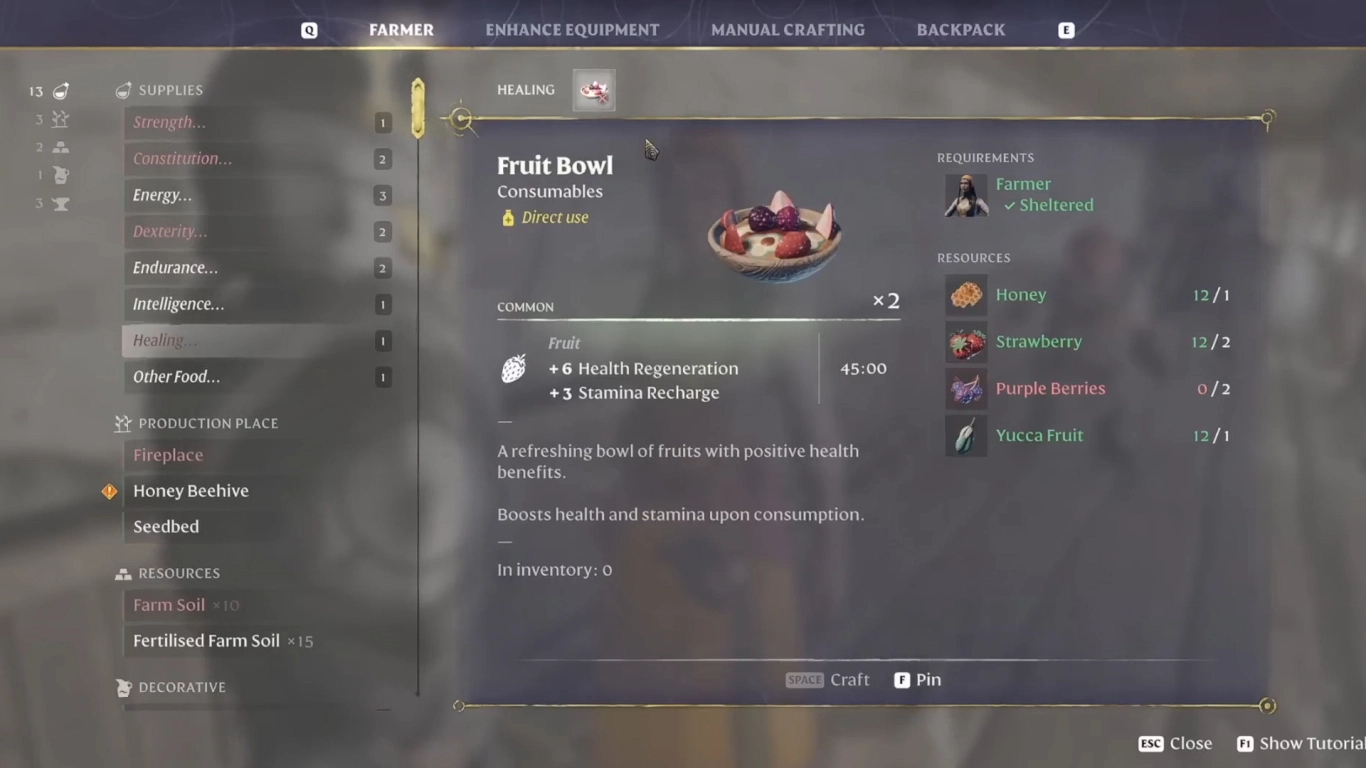This screenshot has height=768, width=1366.
Task: Click the Purple Berries resource icon
Action: [x=965, y=389]
